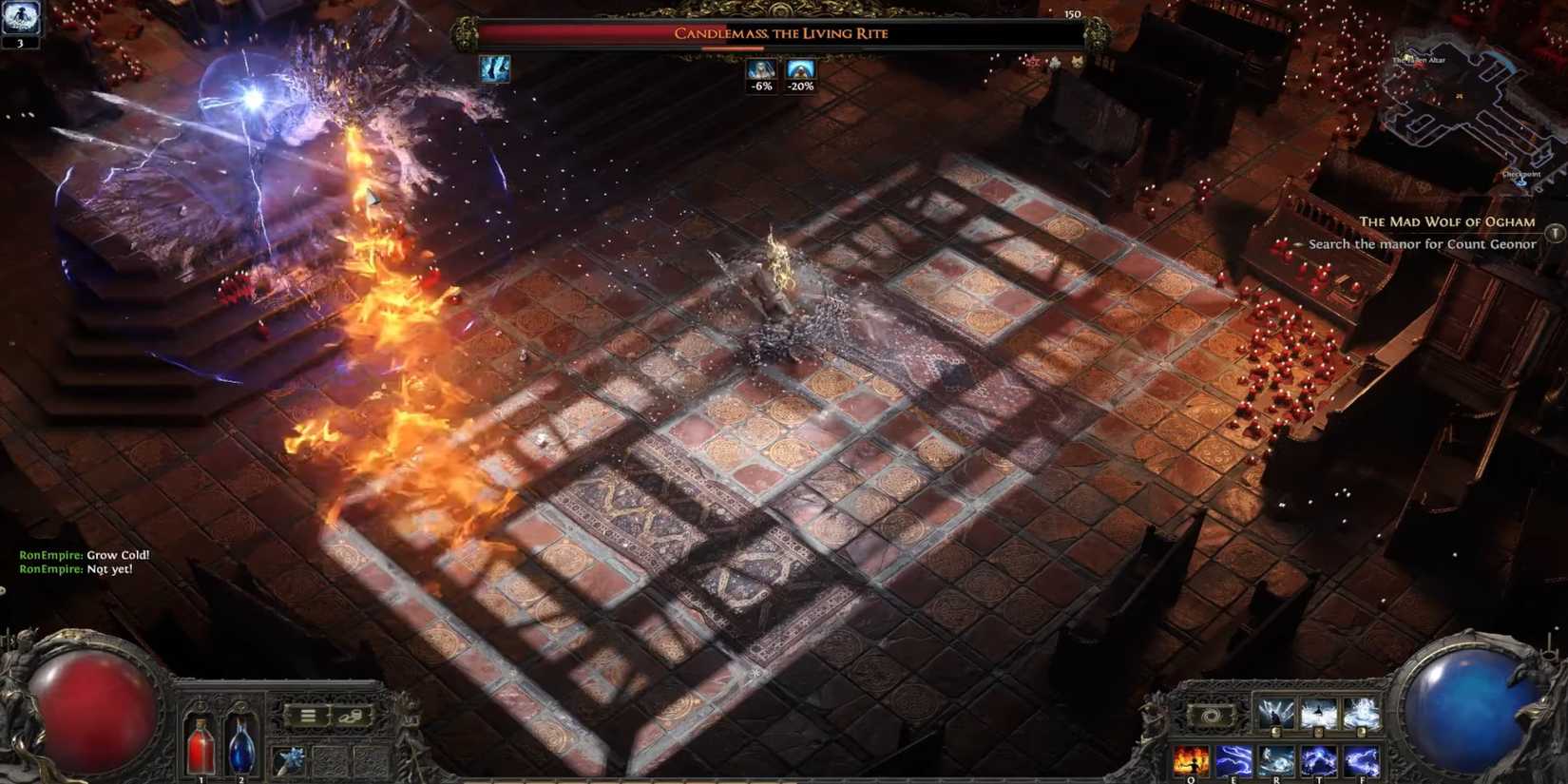This screenshot has height=784, width=1568.
Task: Select the middle skill in the upper skill bar
Action: pos(1319,716)
